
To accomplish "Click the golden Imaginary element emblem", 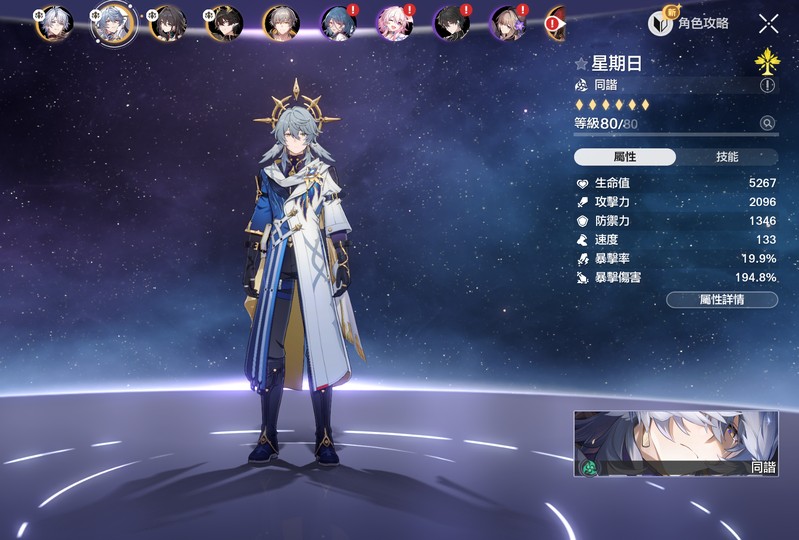I will (767, 62).
